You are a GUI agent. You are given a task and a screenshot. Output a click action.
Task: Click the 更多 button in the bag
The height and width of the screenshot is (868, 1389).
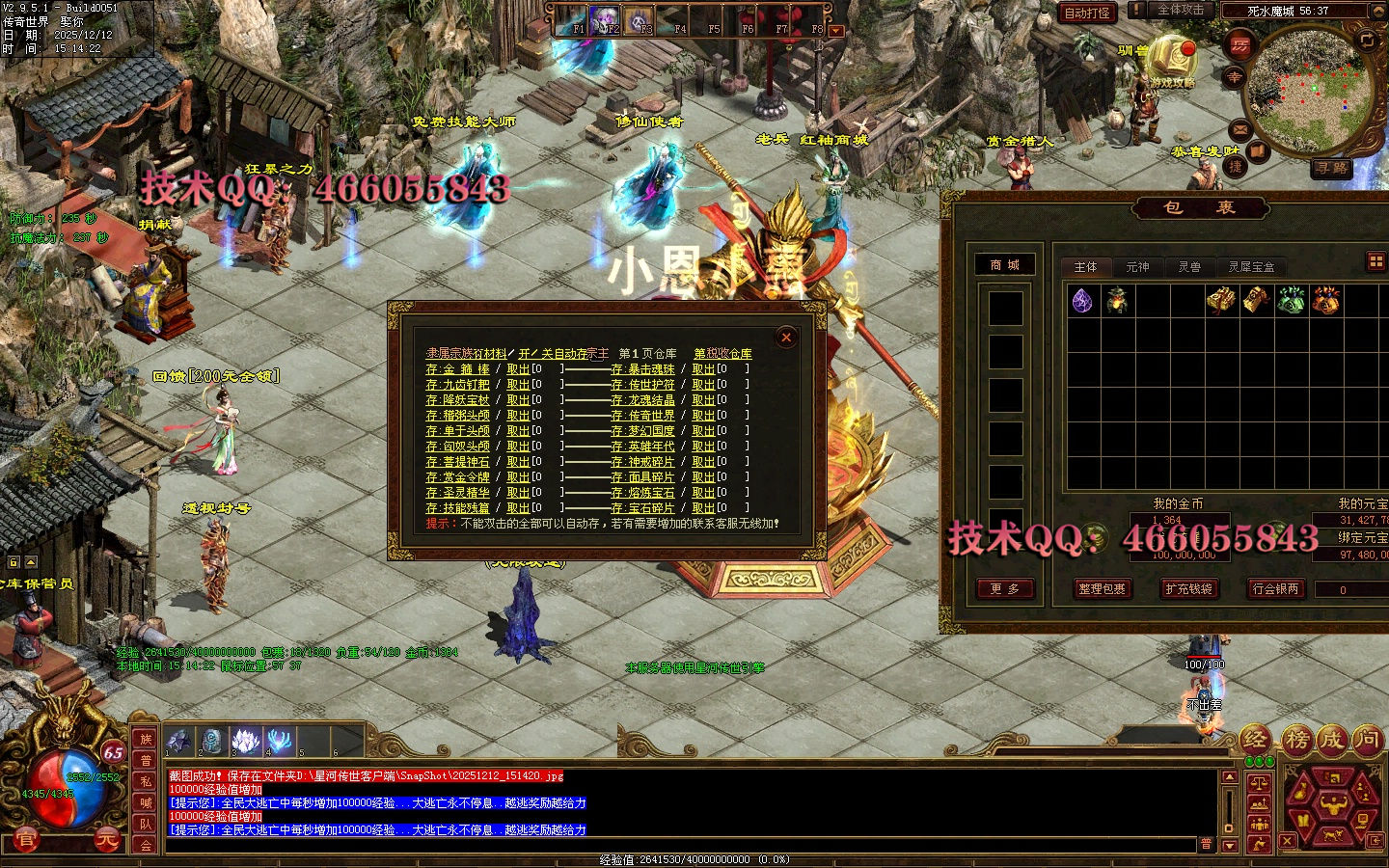point(1004,588)
